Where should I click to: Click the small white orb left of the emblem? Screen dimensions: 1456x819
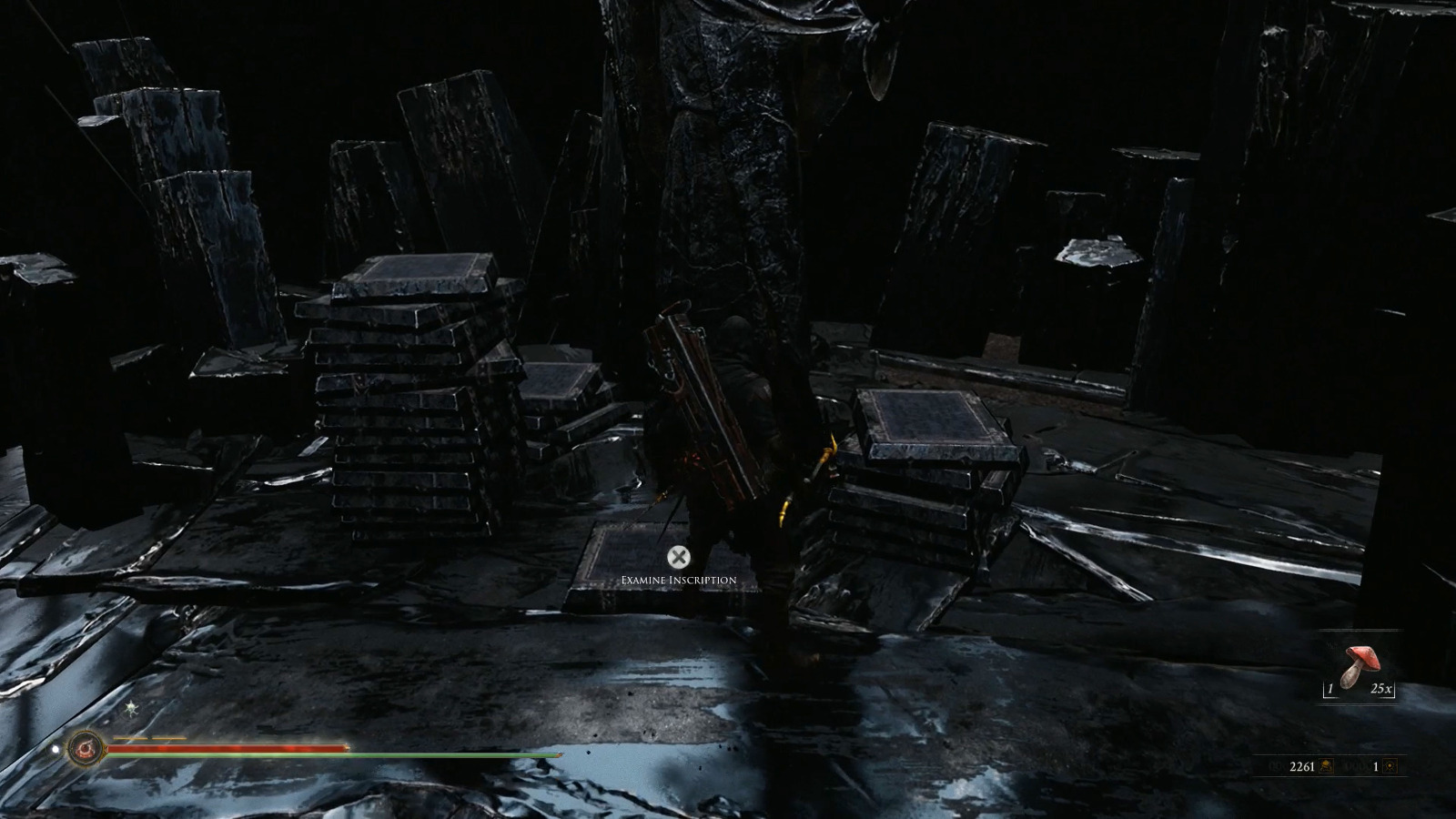(56, 748)
